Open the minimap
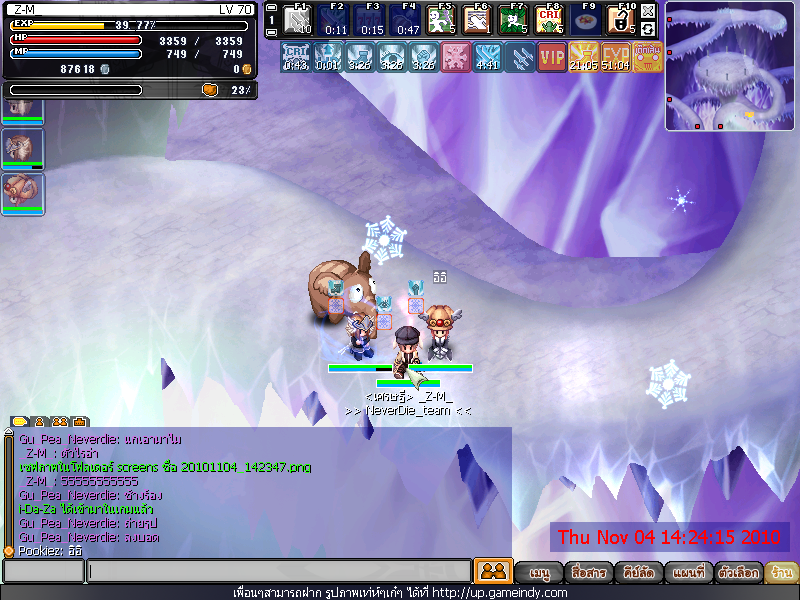 tap(729, 66)
